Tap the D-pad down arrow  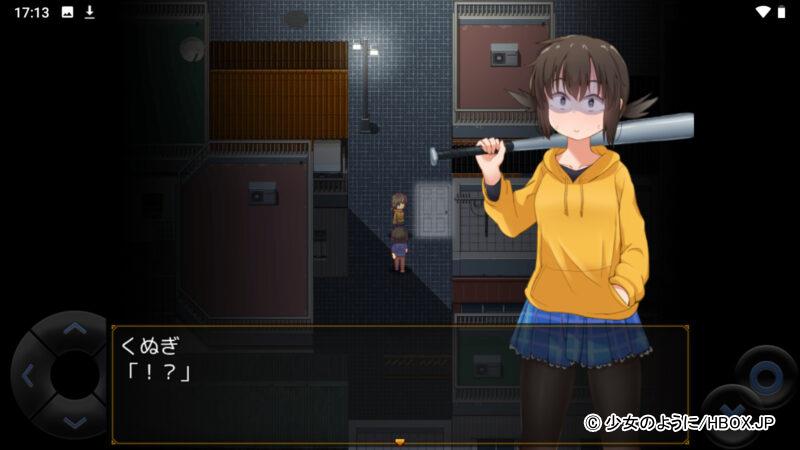[75, 422]
